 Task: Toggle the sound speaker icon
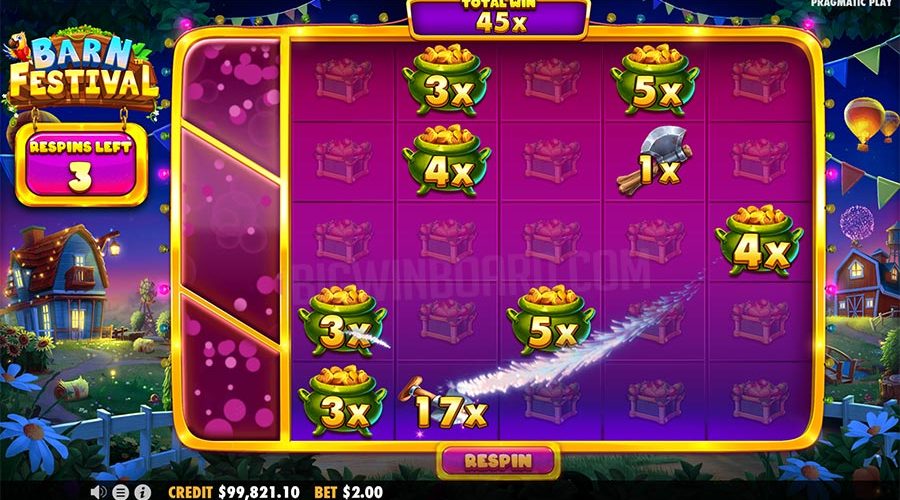(99, 492)
